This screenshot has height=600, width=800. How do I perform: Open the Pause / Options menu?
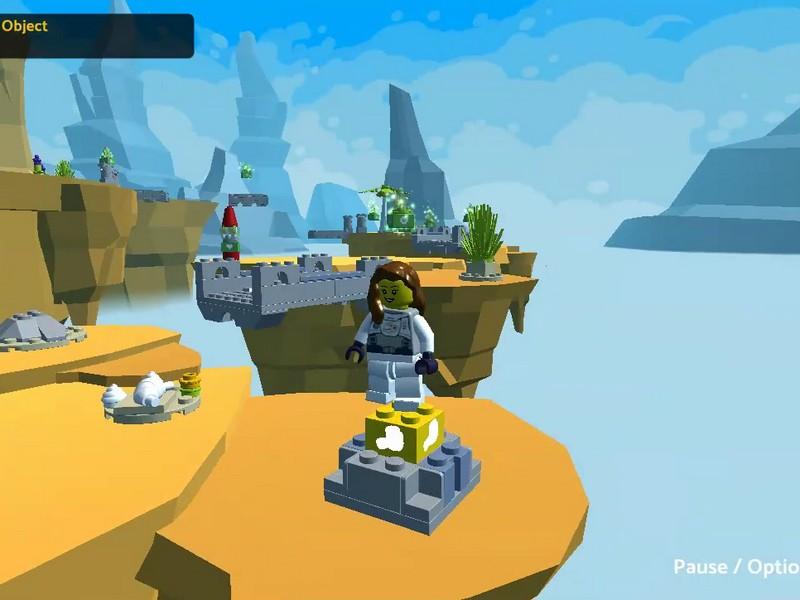[737, 567]
